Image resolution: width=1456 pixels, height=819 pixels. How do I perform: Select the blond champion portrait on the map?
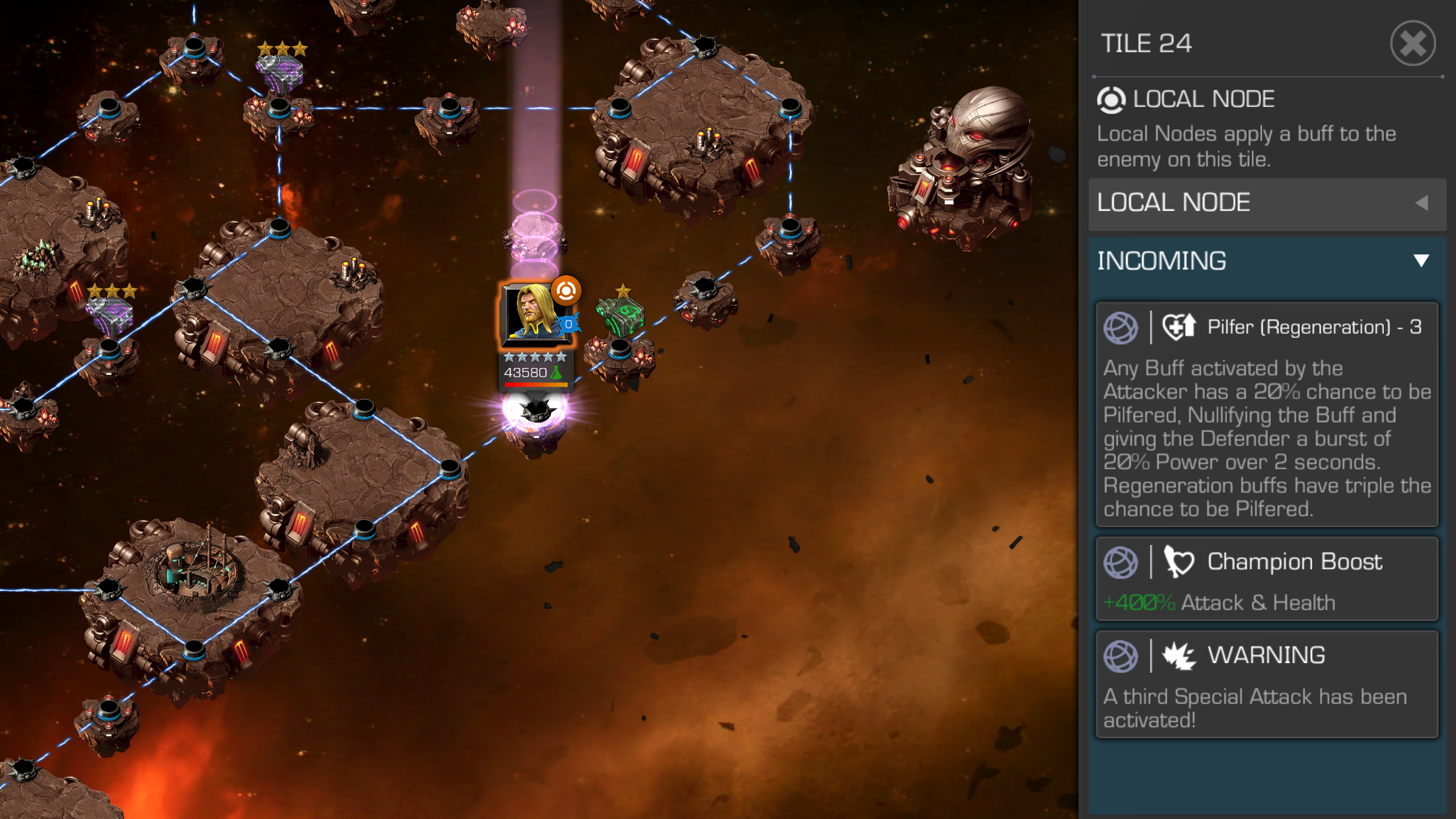[535, 314]
